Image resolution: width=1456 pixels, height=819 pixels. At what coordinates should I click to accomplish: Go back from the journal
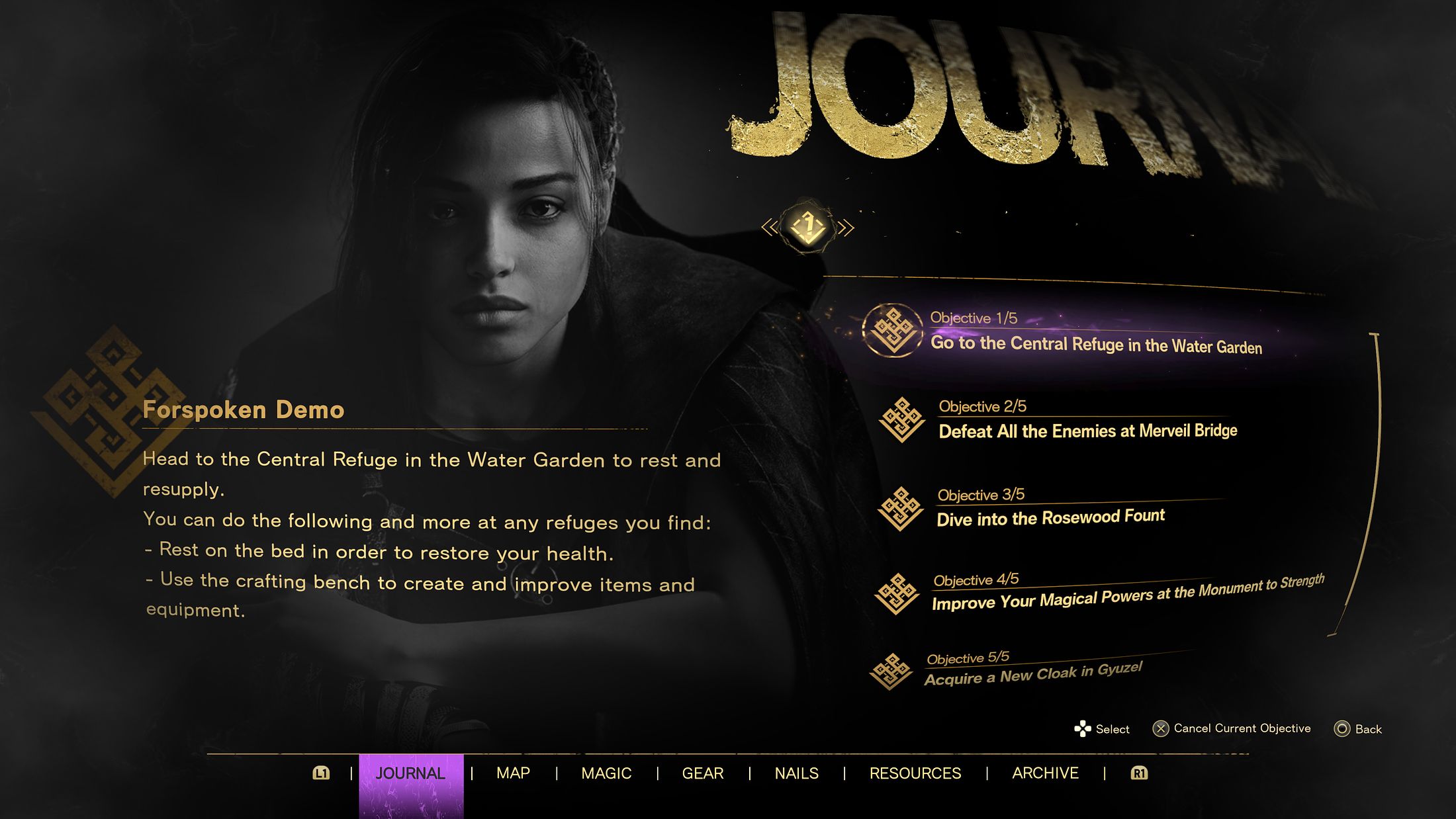[1357, 729]
